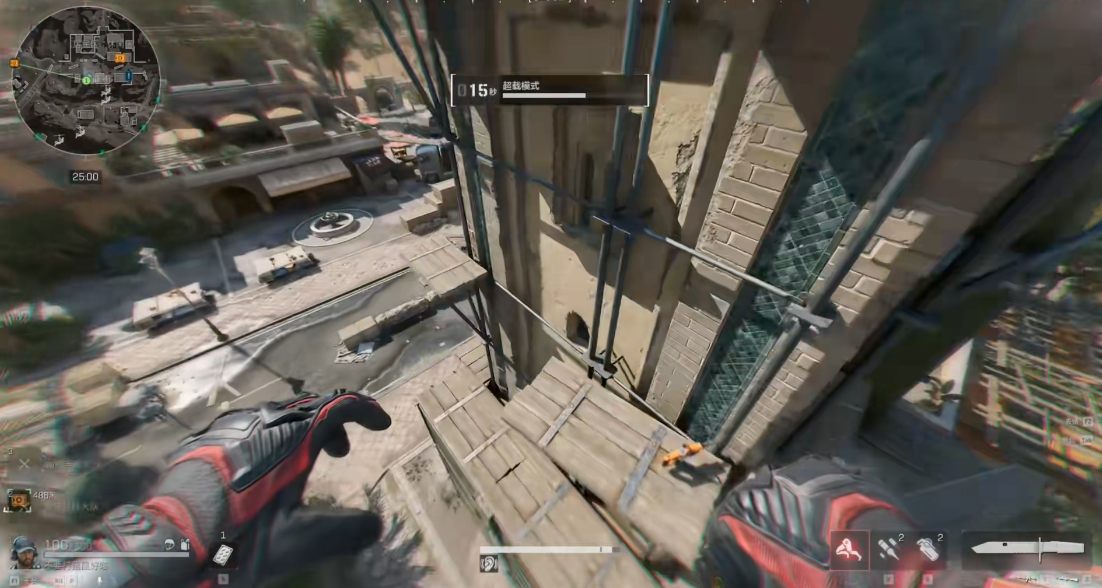
Task: Click the helmet armor status icon
Action: [x=171, y=545]
